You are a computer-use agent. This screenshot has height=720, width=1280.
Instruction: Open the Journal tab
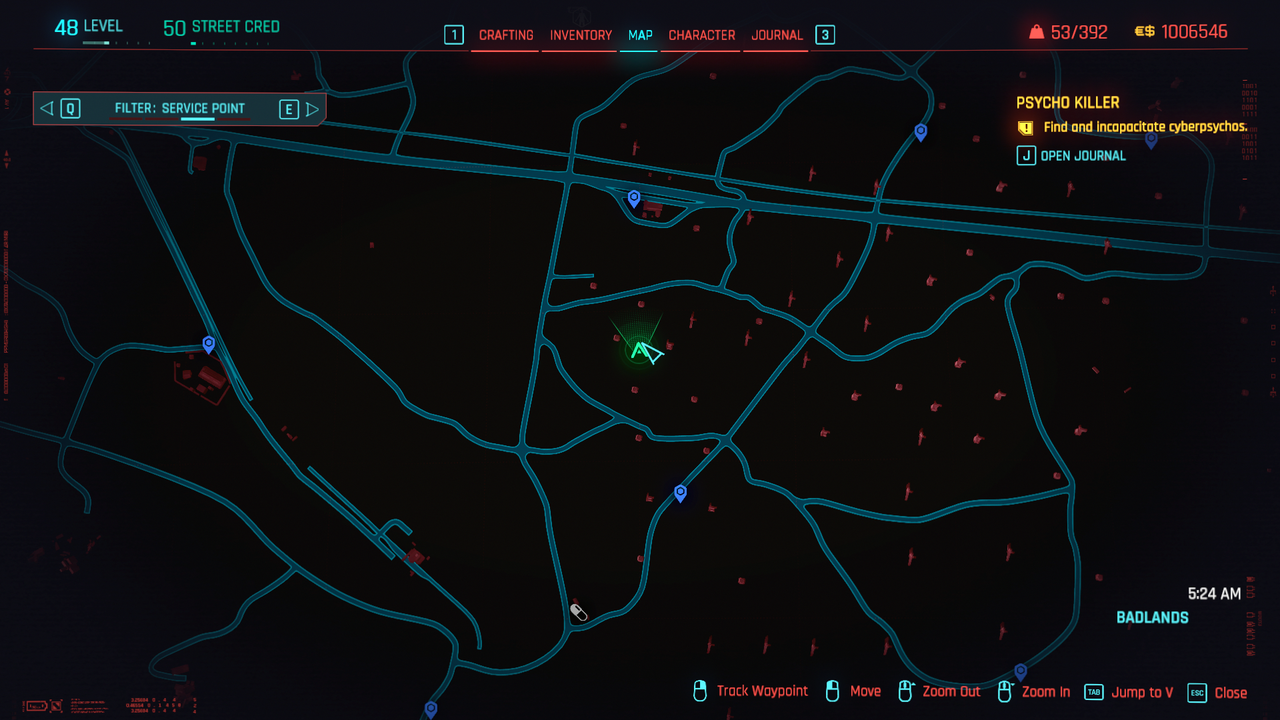[x=777, y=35]
